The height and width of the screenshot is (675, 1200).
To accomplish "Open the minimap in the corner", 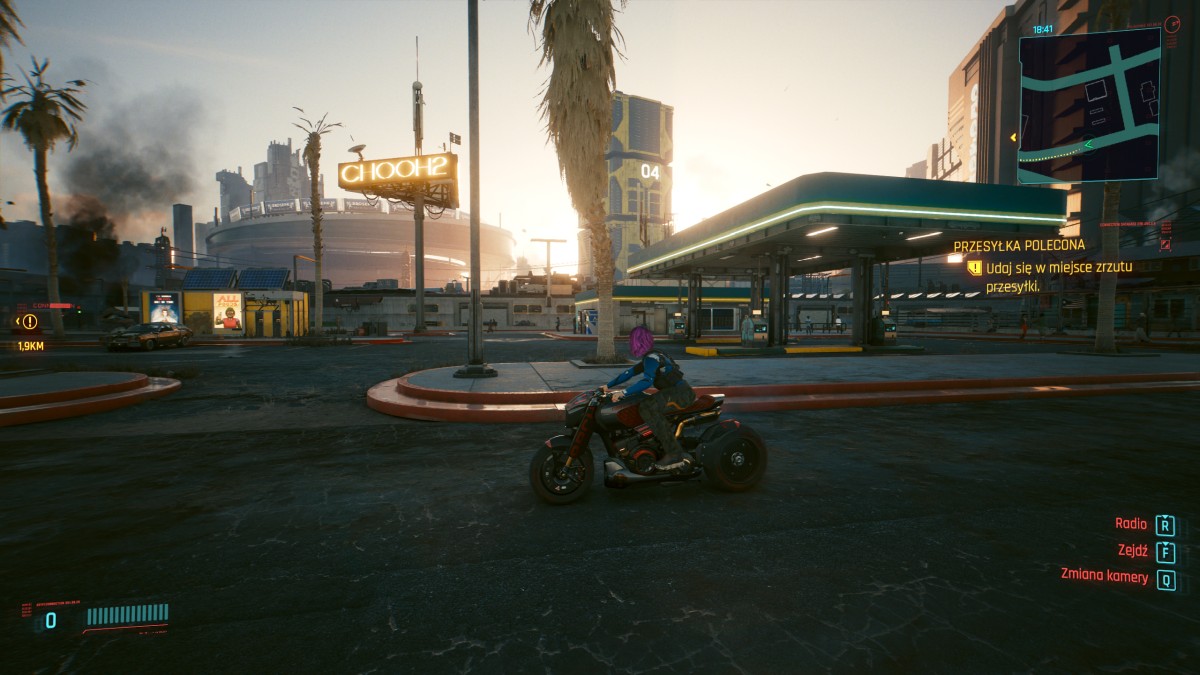I will point(1089,105).
